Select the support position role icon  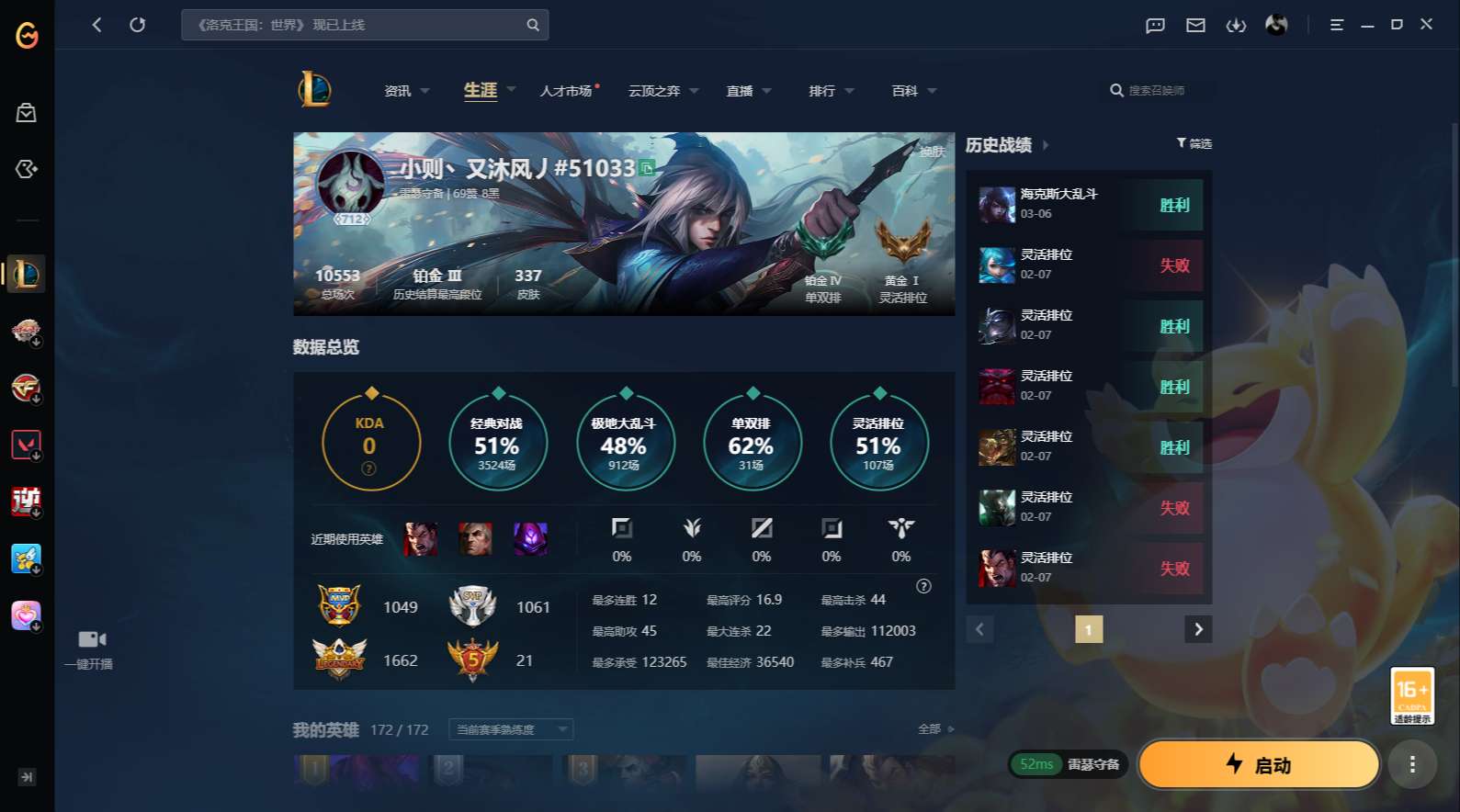(x=900, y=528)
